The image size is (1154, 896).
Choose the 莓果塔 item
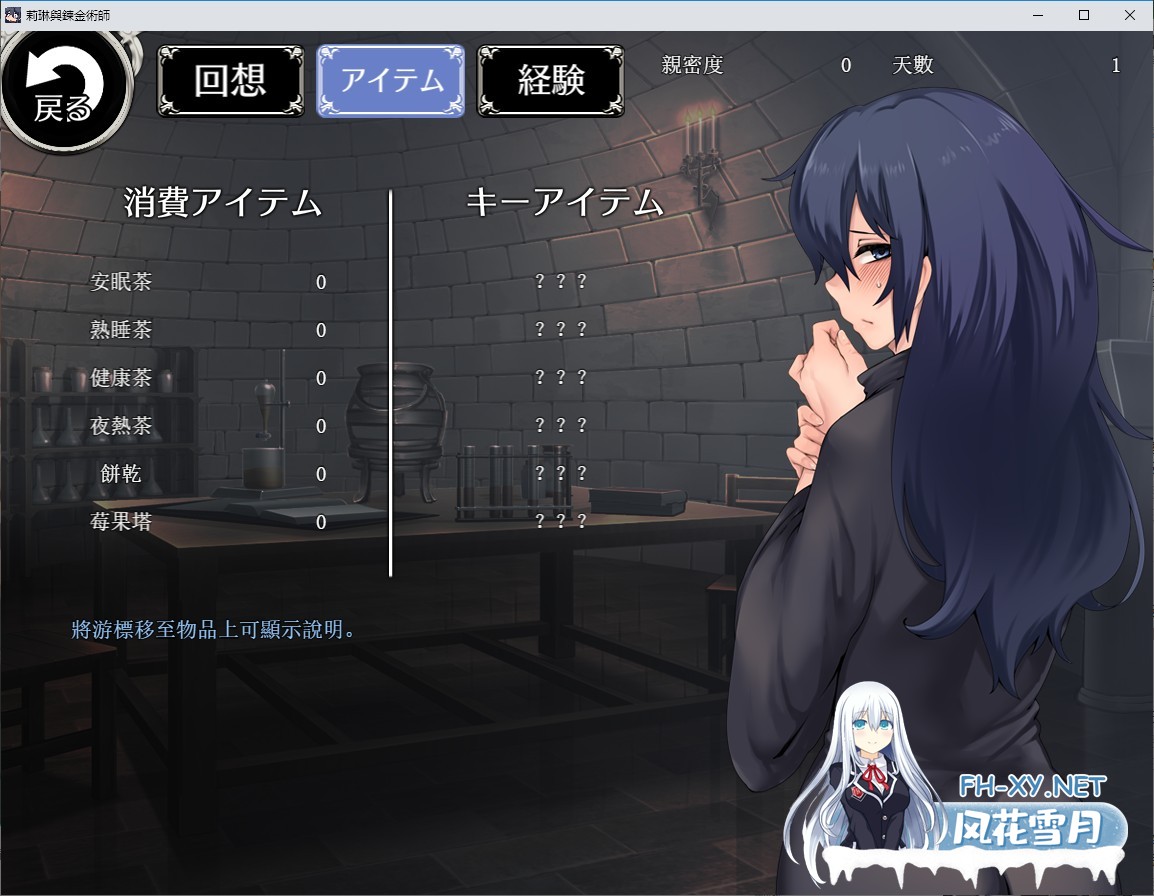coord(121,522)
